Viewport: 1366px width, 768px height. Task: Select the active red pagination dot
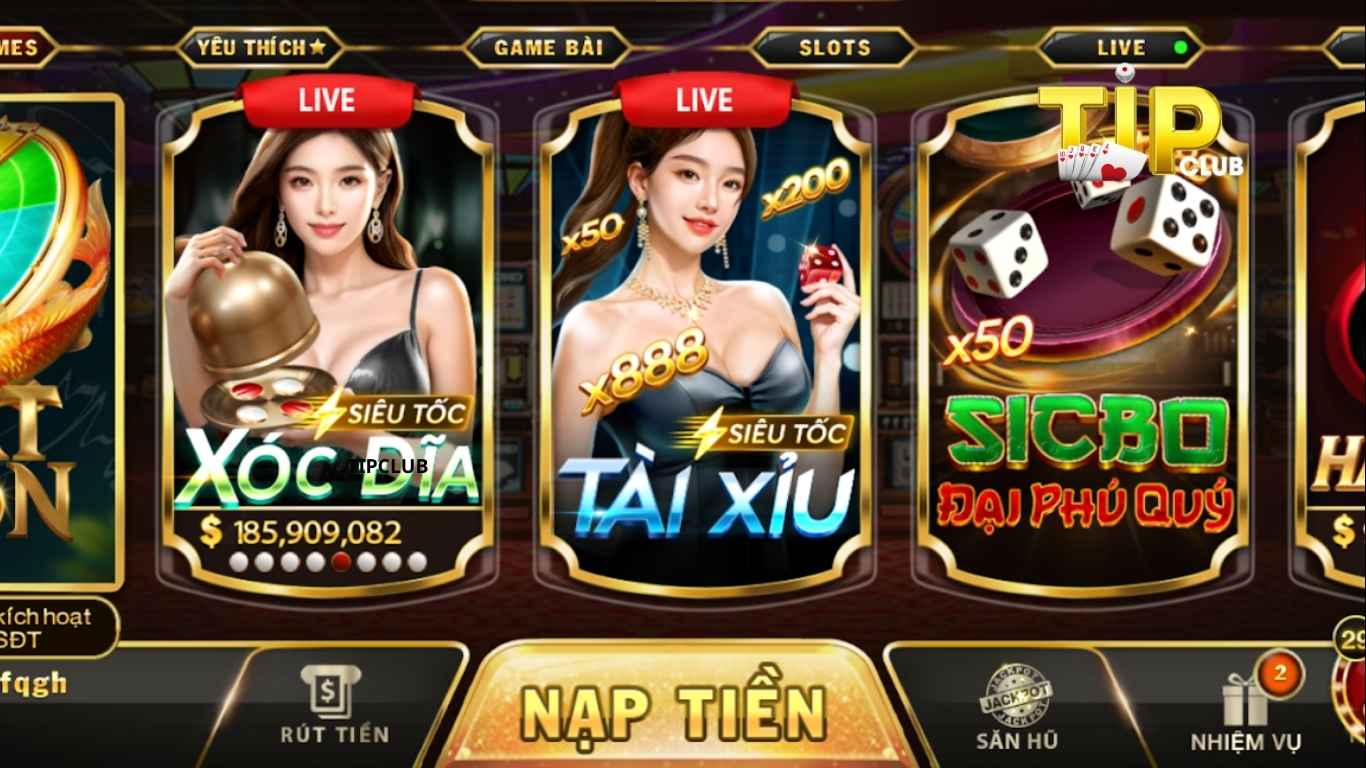point(340,562)
